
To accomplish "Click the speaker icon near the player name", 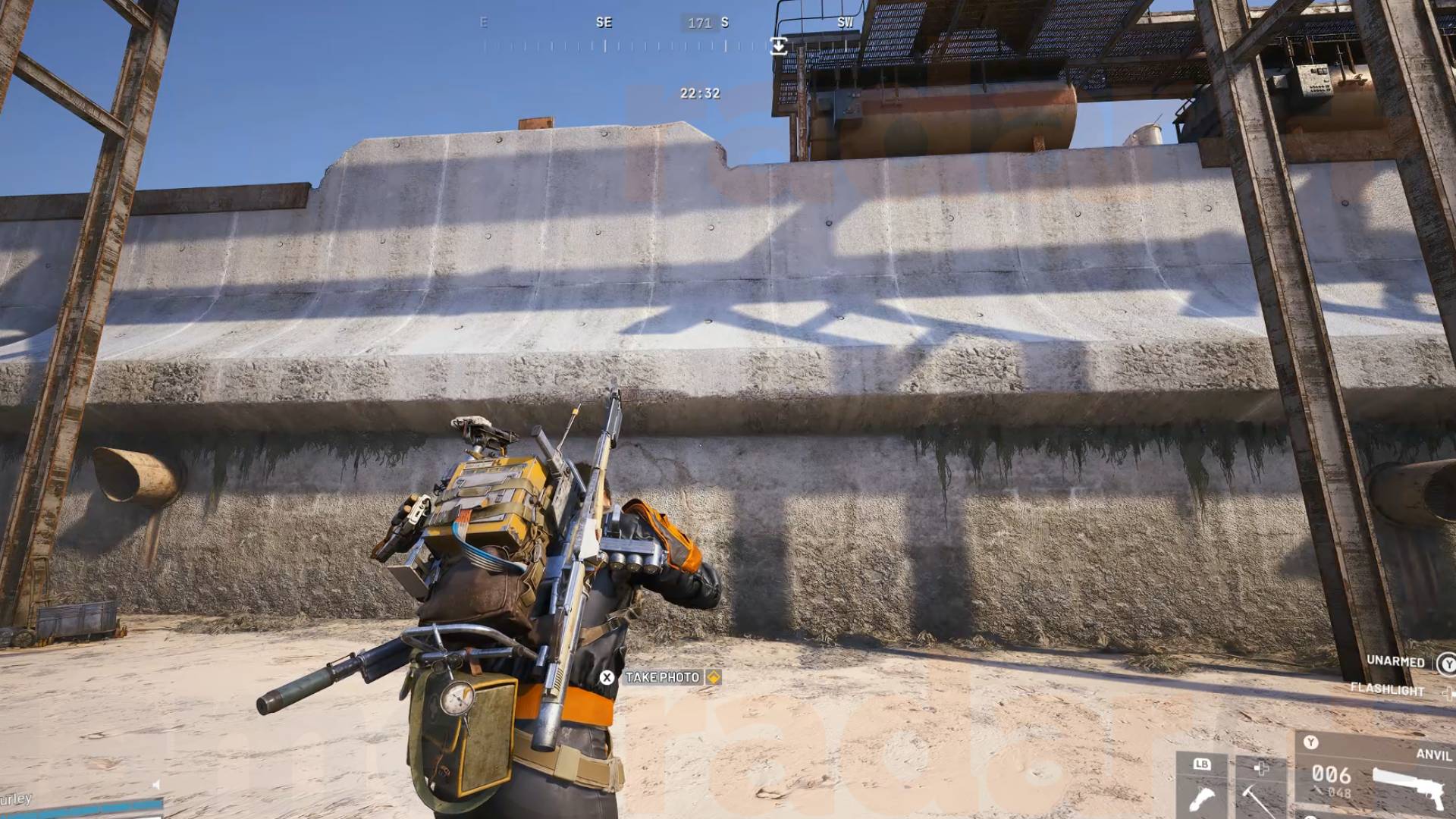I will pos(155,784).
